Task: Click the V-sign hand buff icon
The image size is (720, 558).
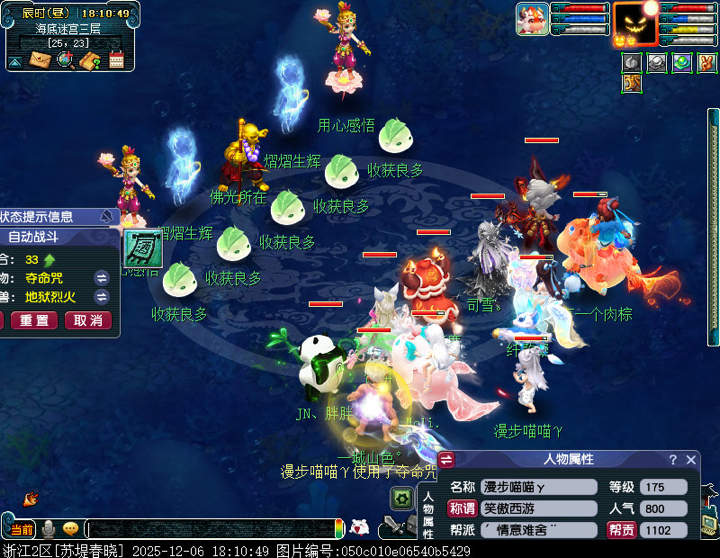Action: click(x=708, y=63)
